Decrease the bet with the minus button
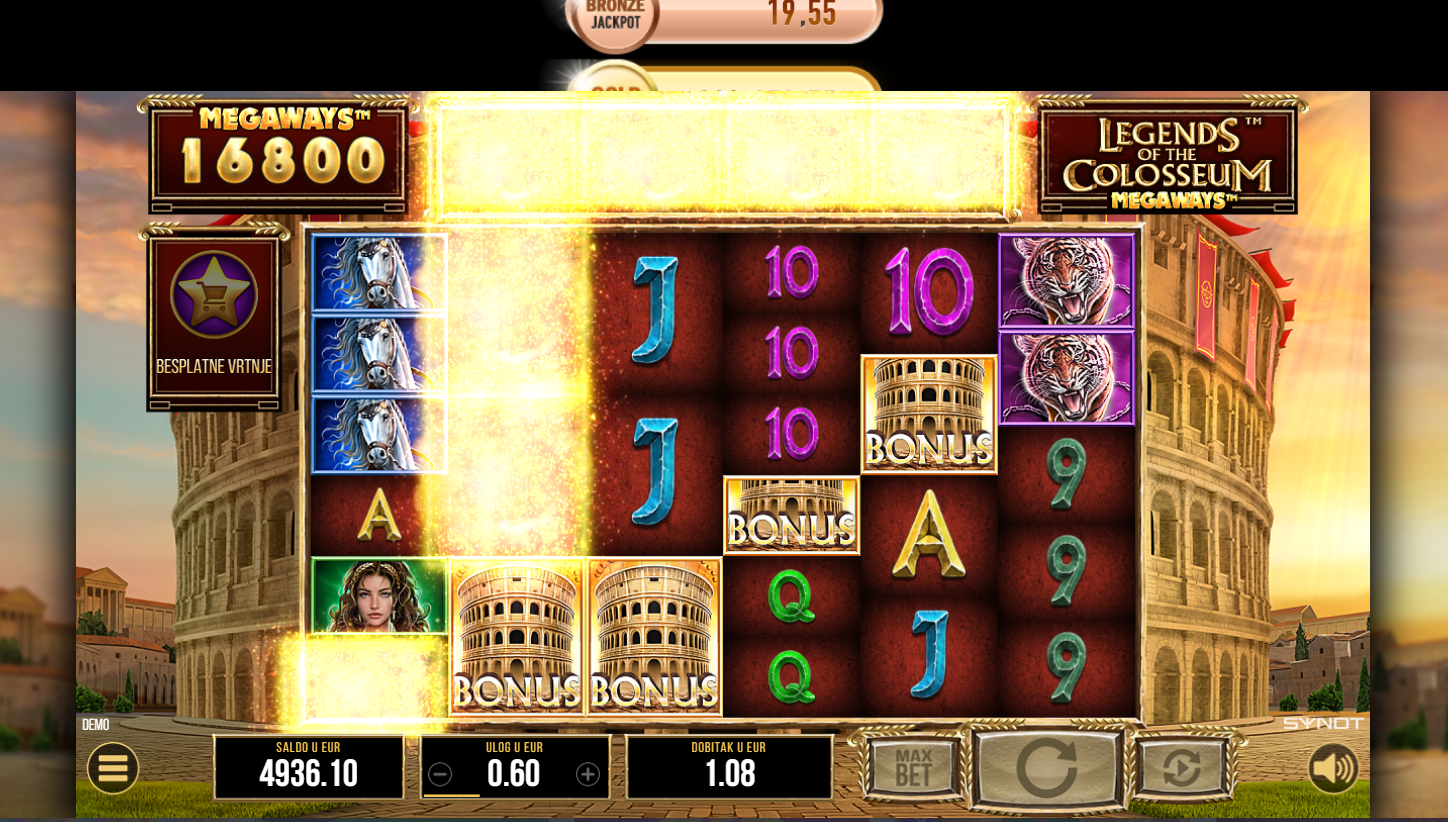1448x822 pixels. [x=440, y=774]
